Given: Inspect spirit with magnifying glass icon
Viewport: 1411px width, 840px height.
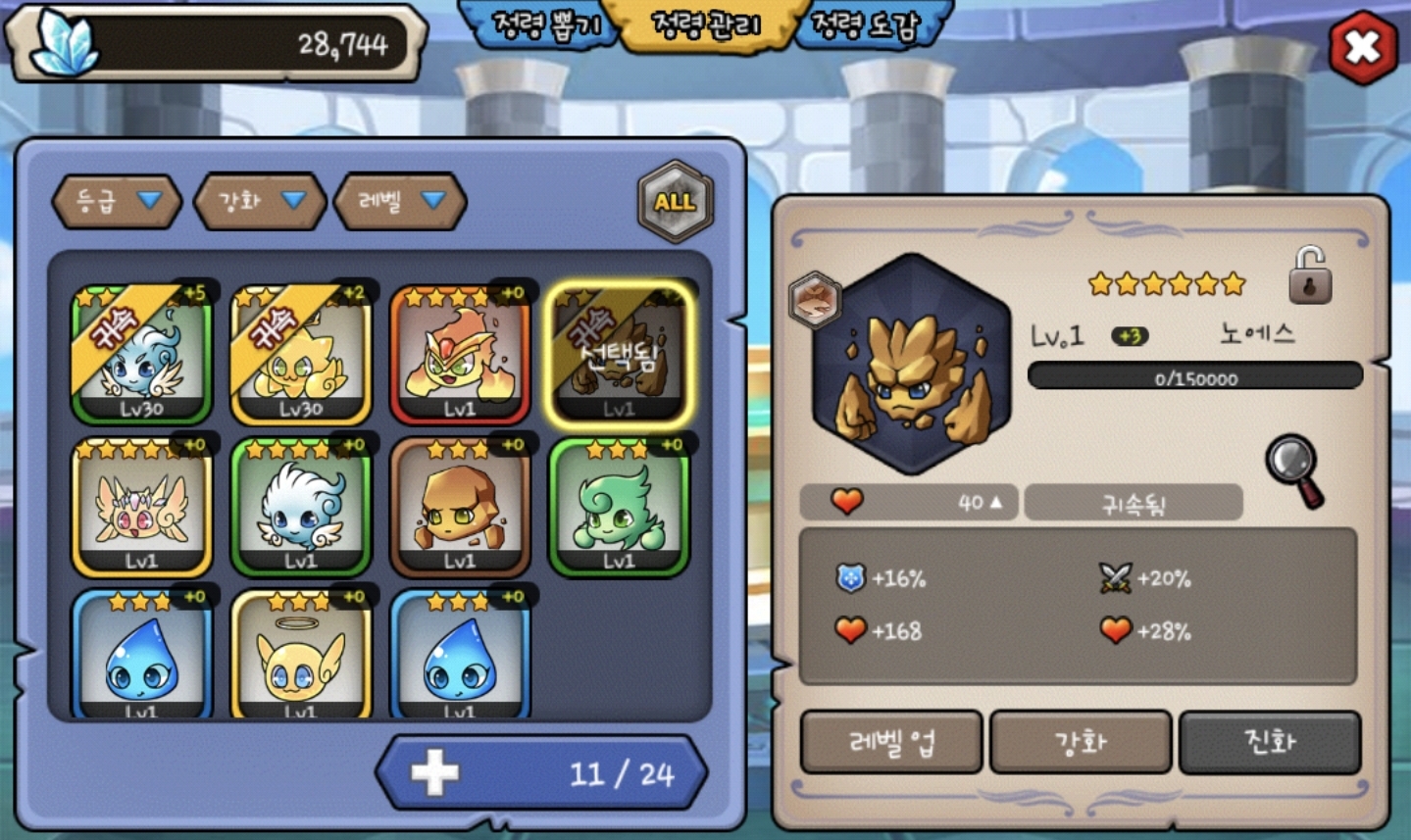Looking at the screenshot, I should (1294, 470).
